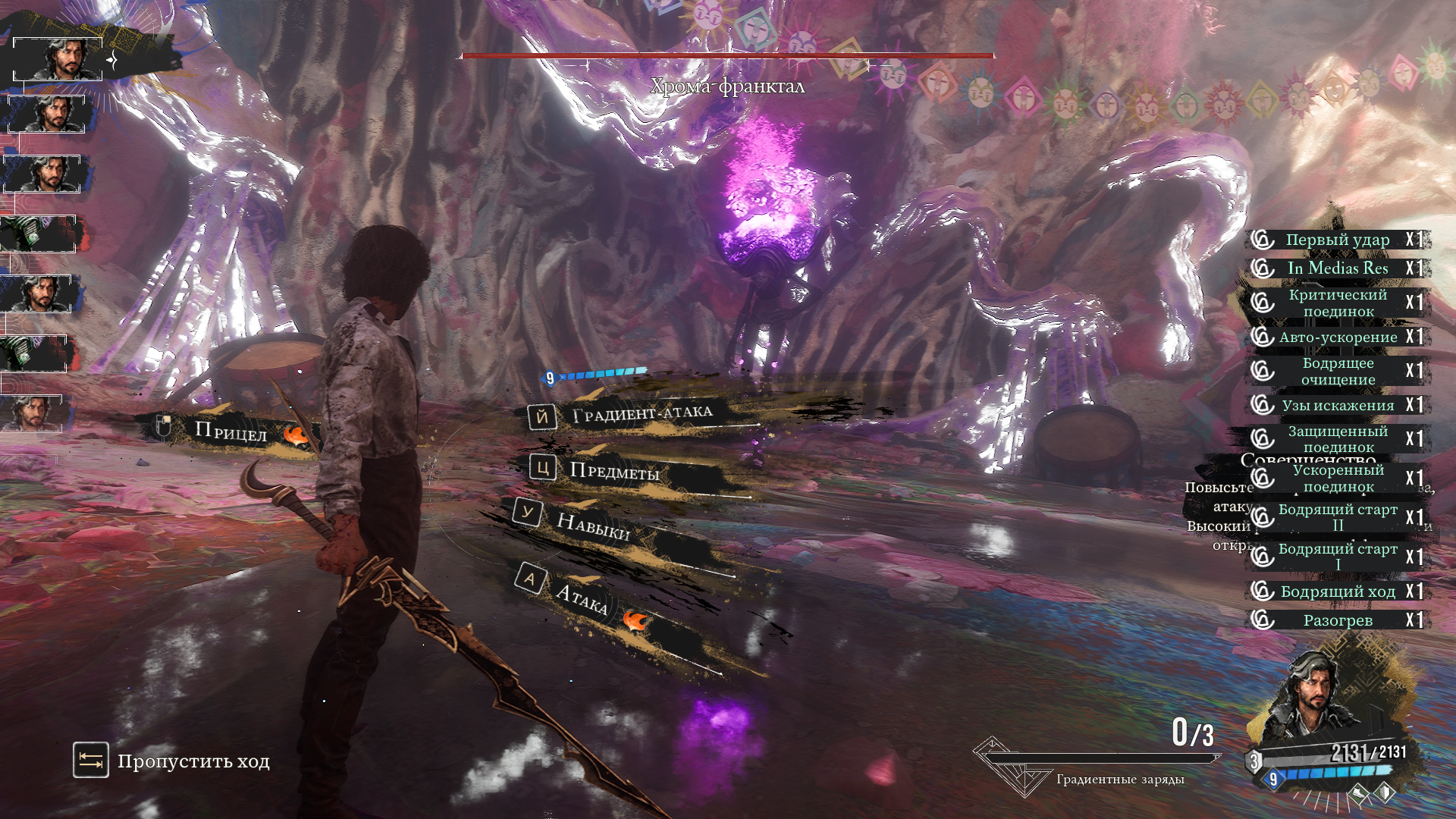1456x819 pixels.
Task: Select the Узы искажения entry
Action: coord(1338,405)
